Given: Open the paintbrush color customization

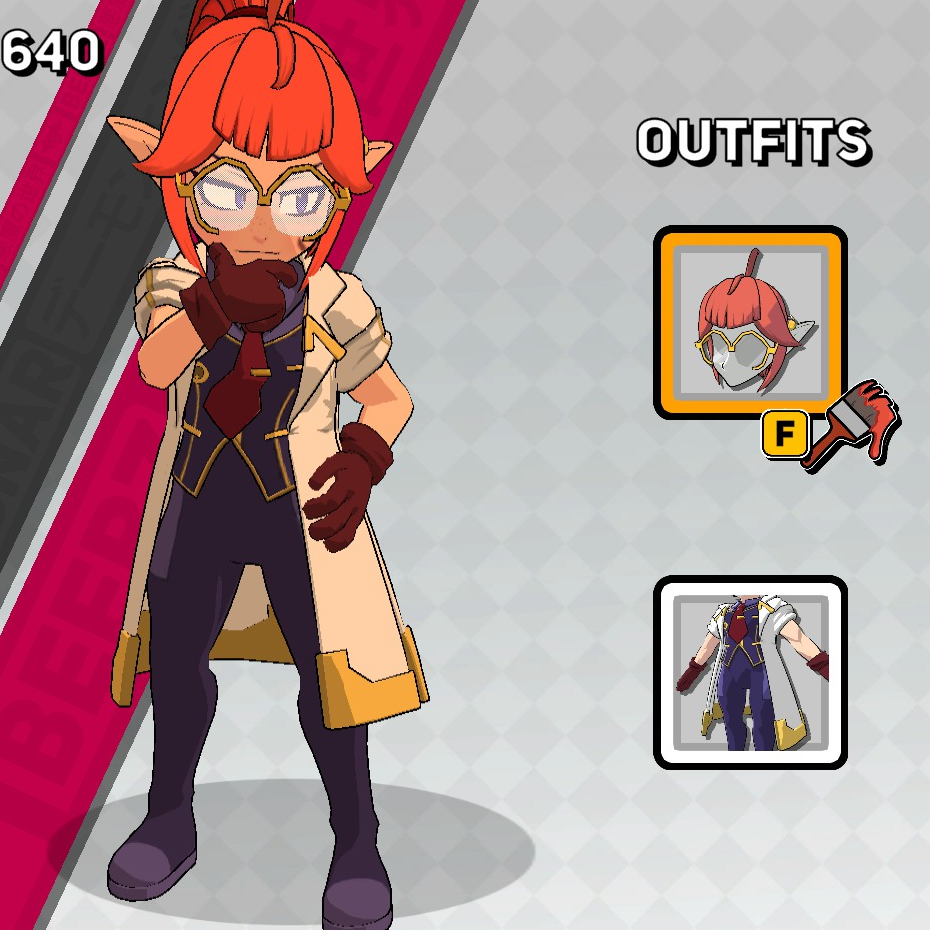Looking at the screenshot, I should click(852, 424).
